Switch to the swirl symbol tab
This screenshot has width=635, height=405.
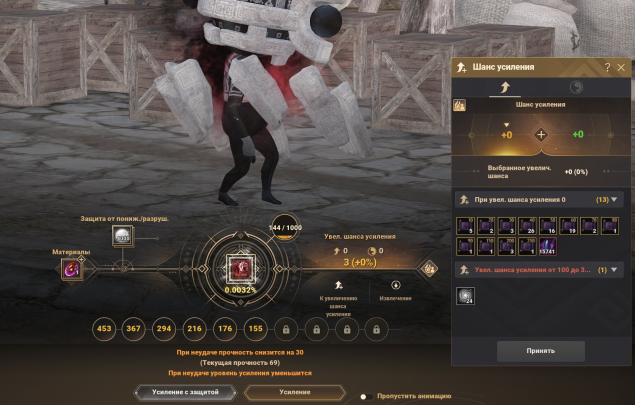[x=577, y=88]
